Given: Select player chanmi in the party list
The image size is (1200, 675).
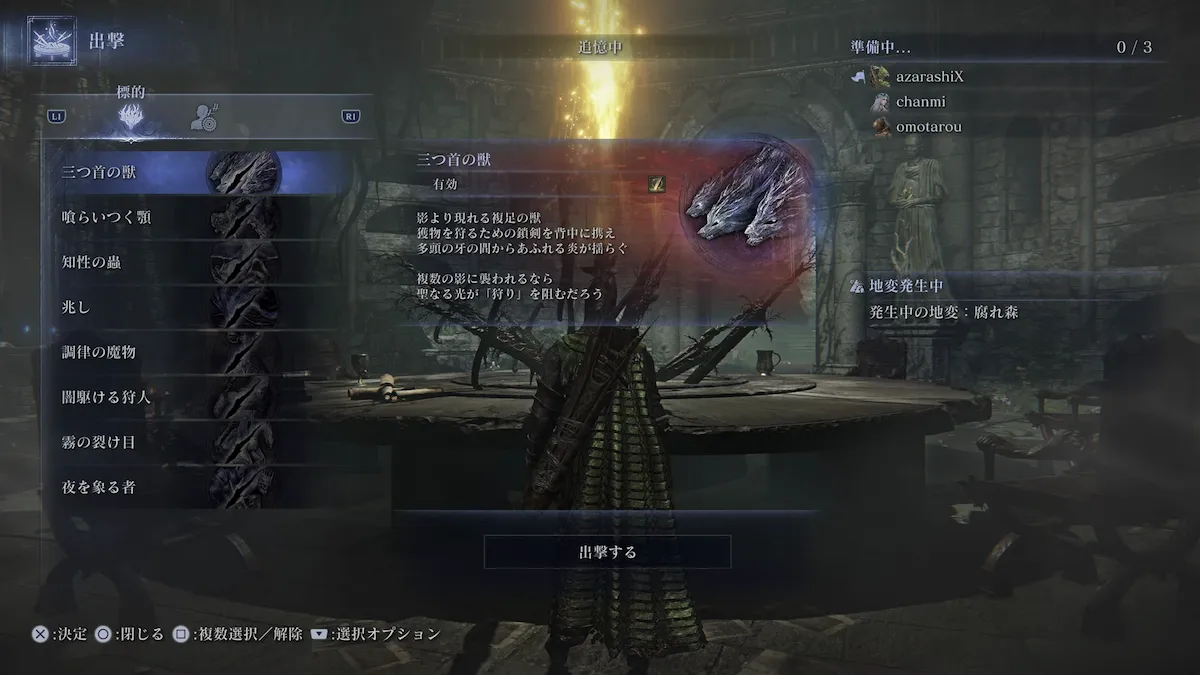Looking at the screenshot, I should 909,101.
